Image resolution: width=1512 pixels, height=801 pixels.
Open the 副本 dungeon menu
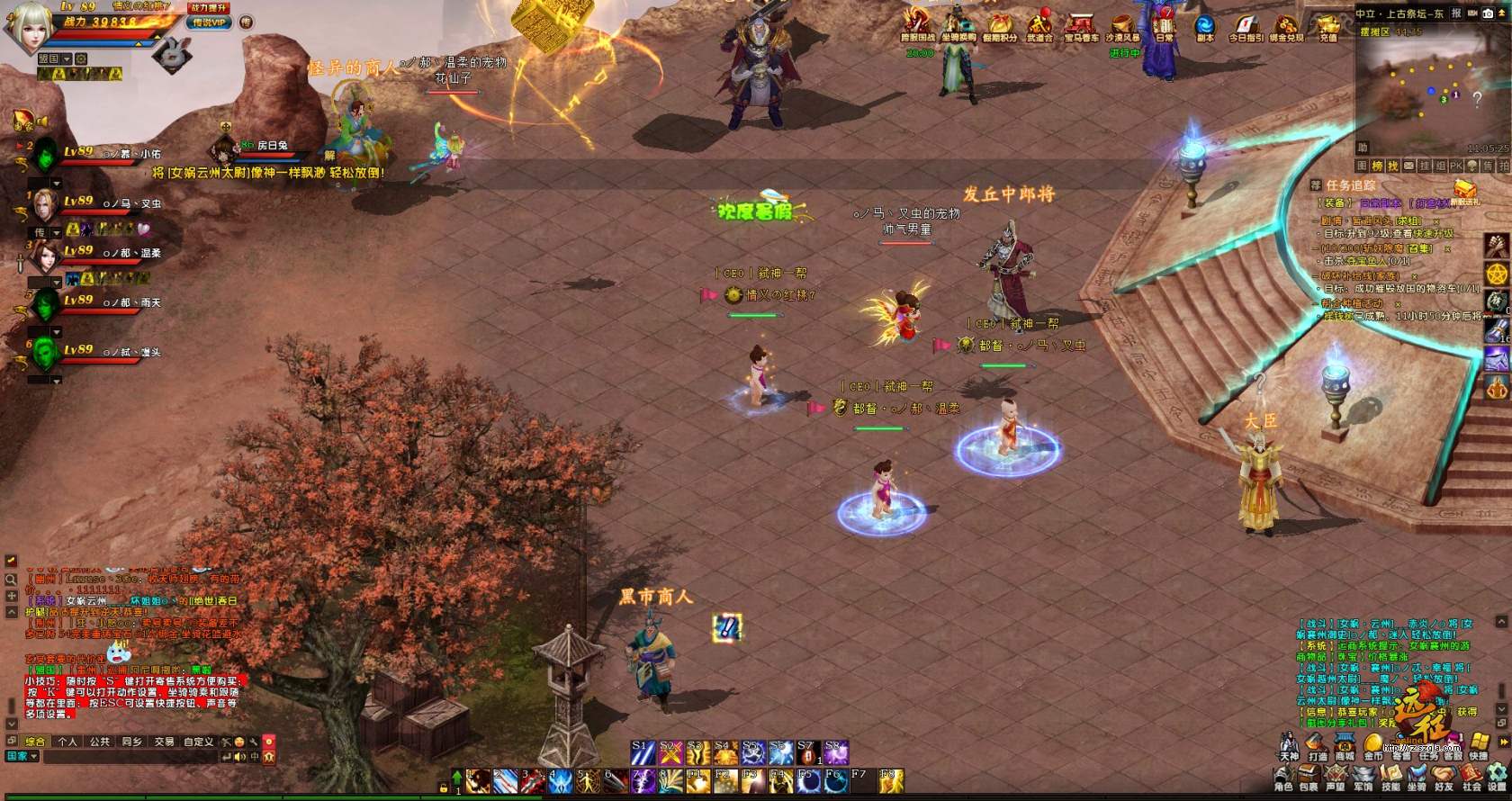pos(1205,26)
